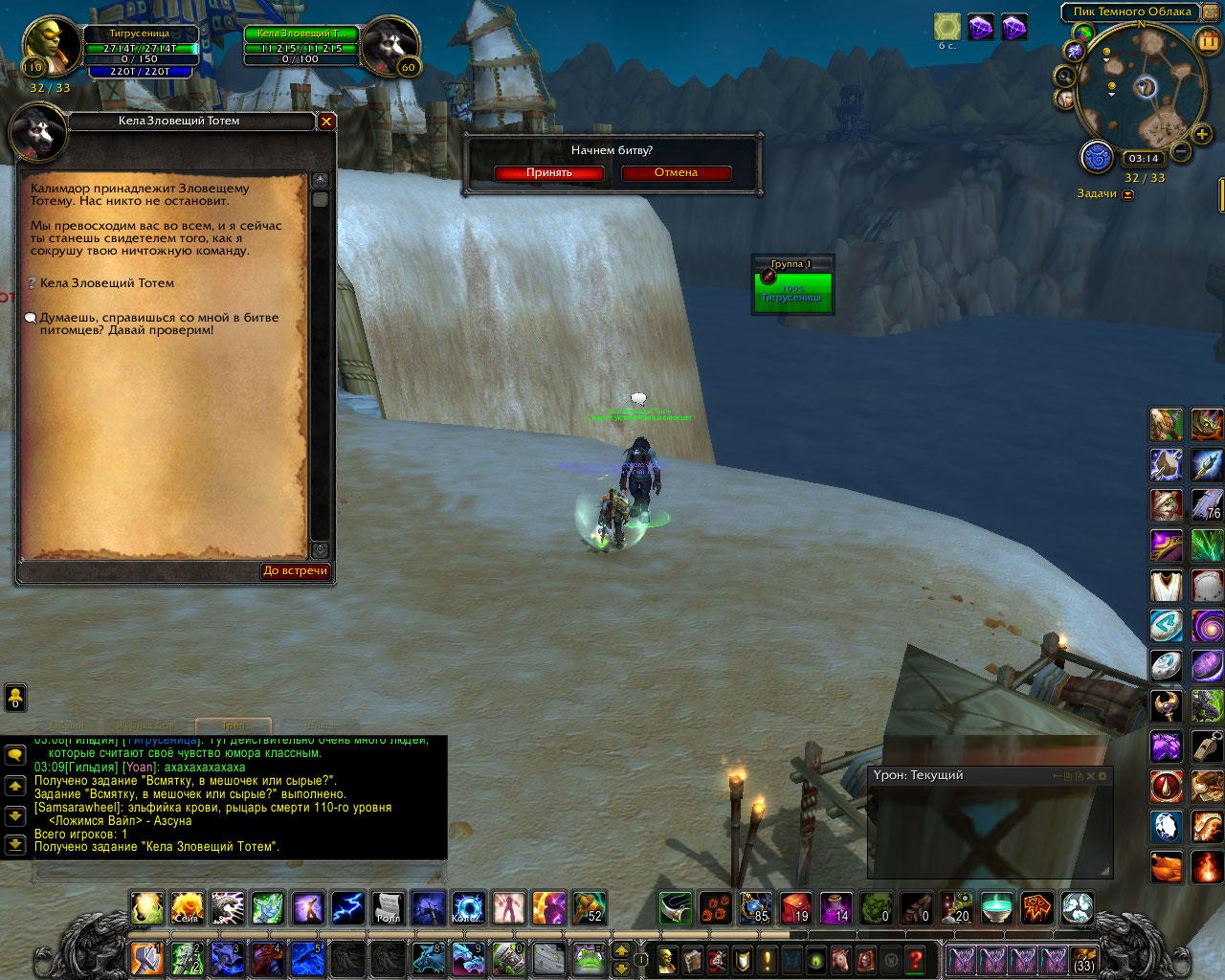Viewport: 1225px width, 980px height.
Task: Zoom in the minimap with plus button
Action: click(1202, 135)
